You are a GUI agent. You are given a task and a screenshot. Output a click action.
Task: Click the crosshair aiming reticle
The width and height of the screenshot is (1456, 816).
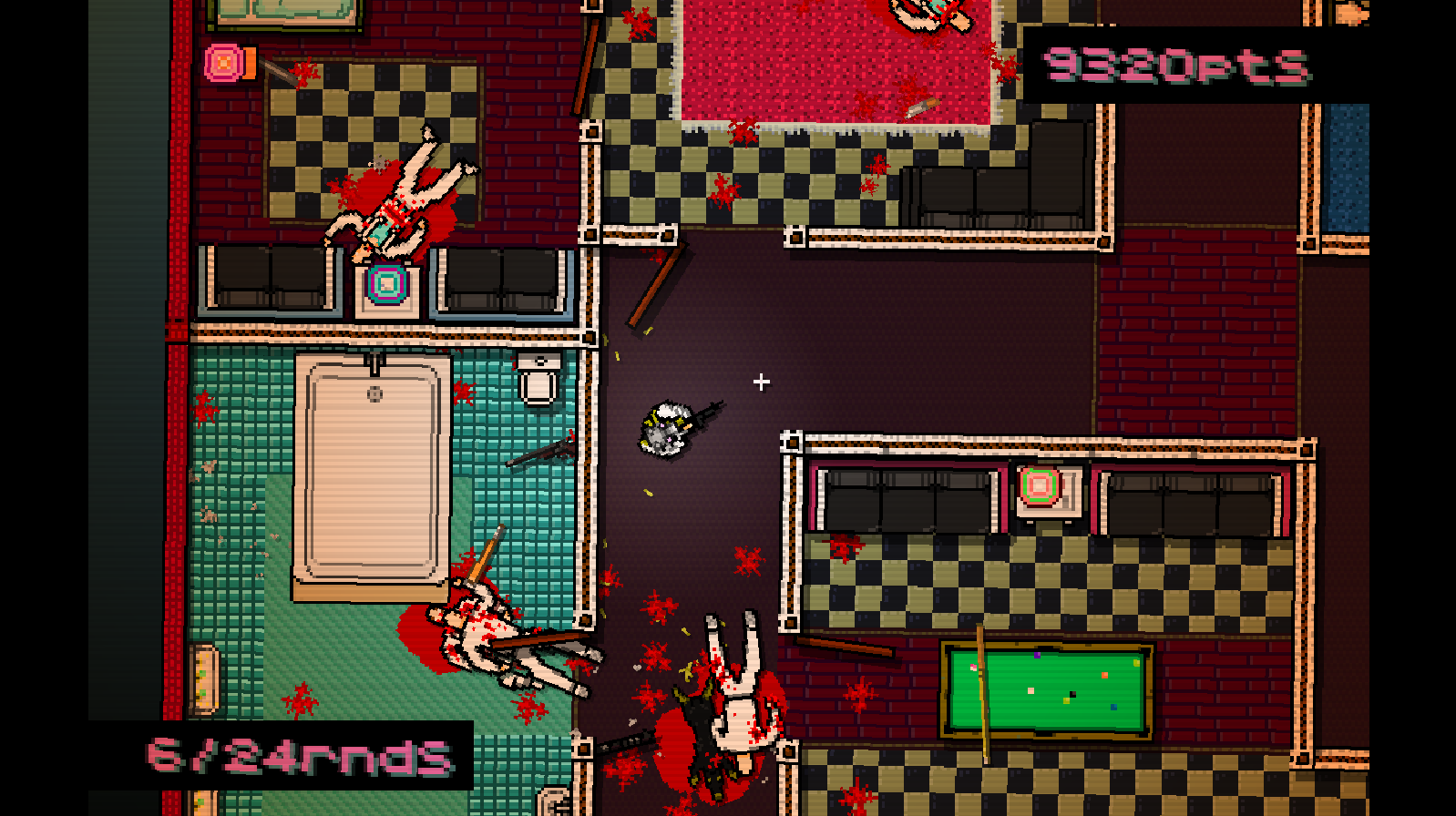[x=762, y=382]
